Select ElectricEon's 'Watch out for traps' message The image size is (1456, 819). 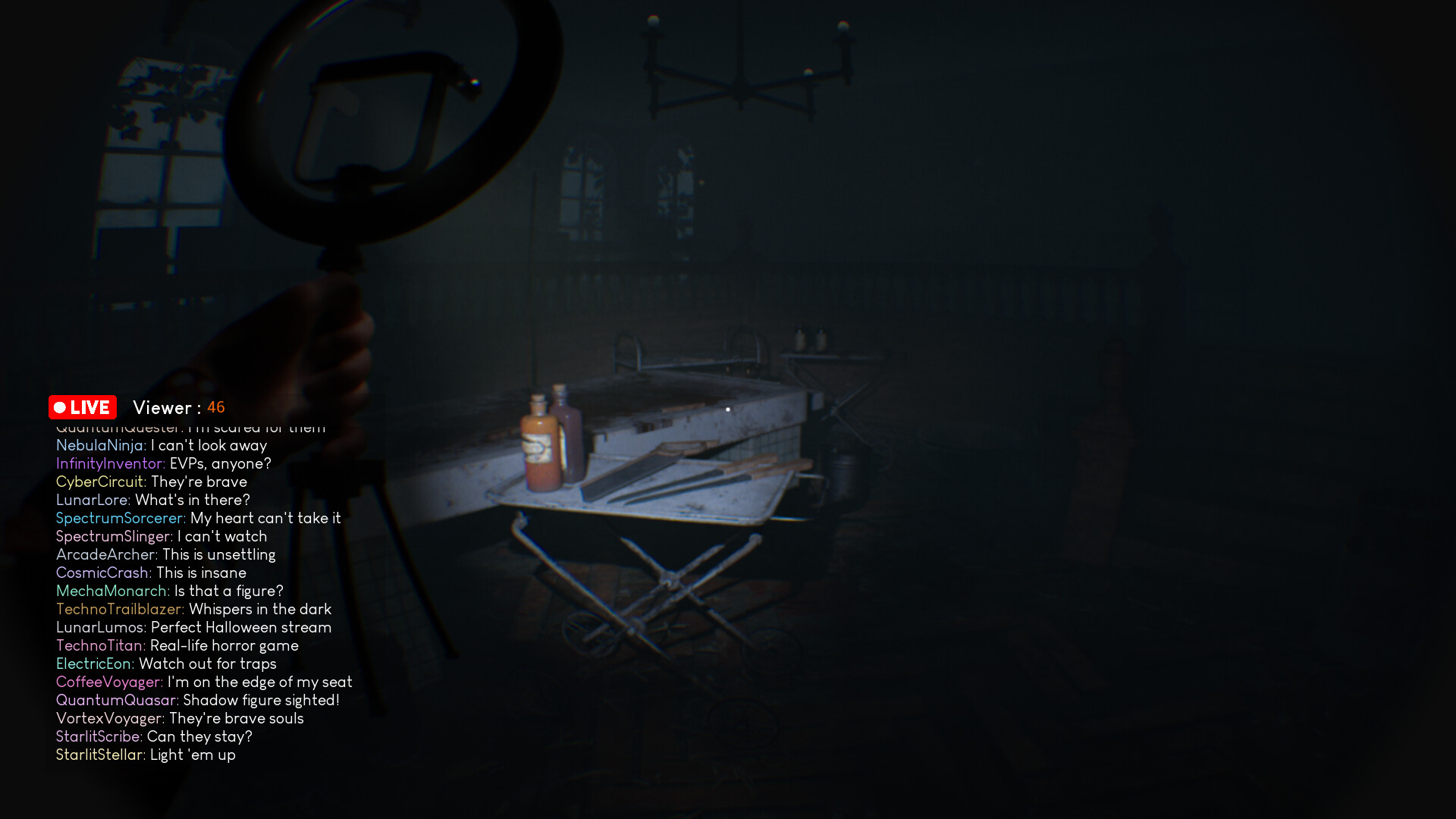[206, 664]
